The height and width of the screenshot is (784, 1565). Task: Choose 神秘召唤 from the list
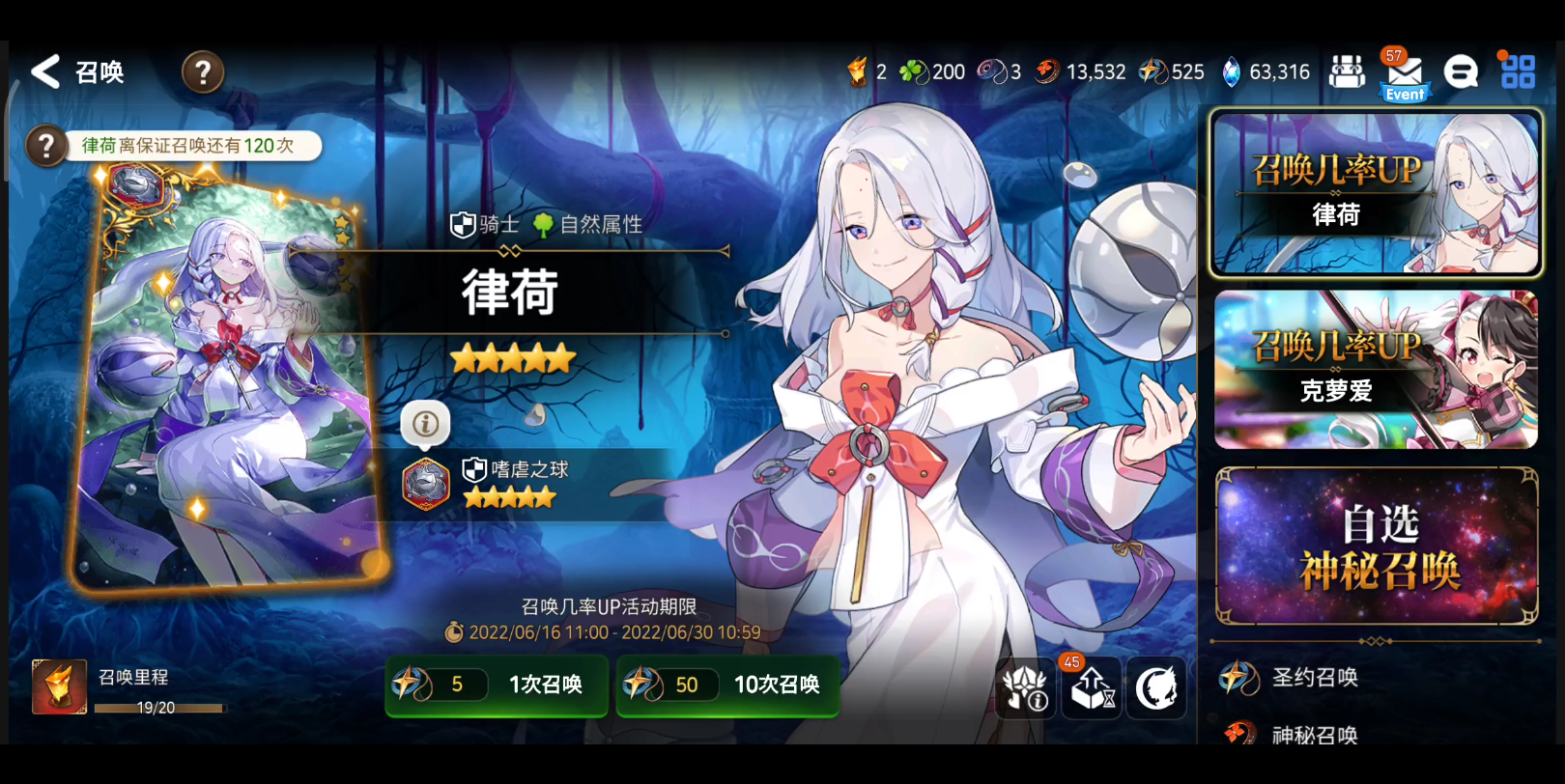[1314, 734]
